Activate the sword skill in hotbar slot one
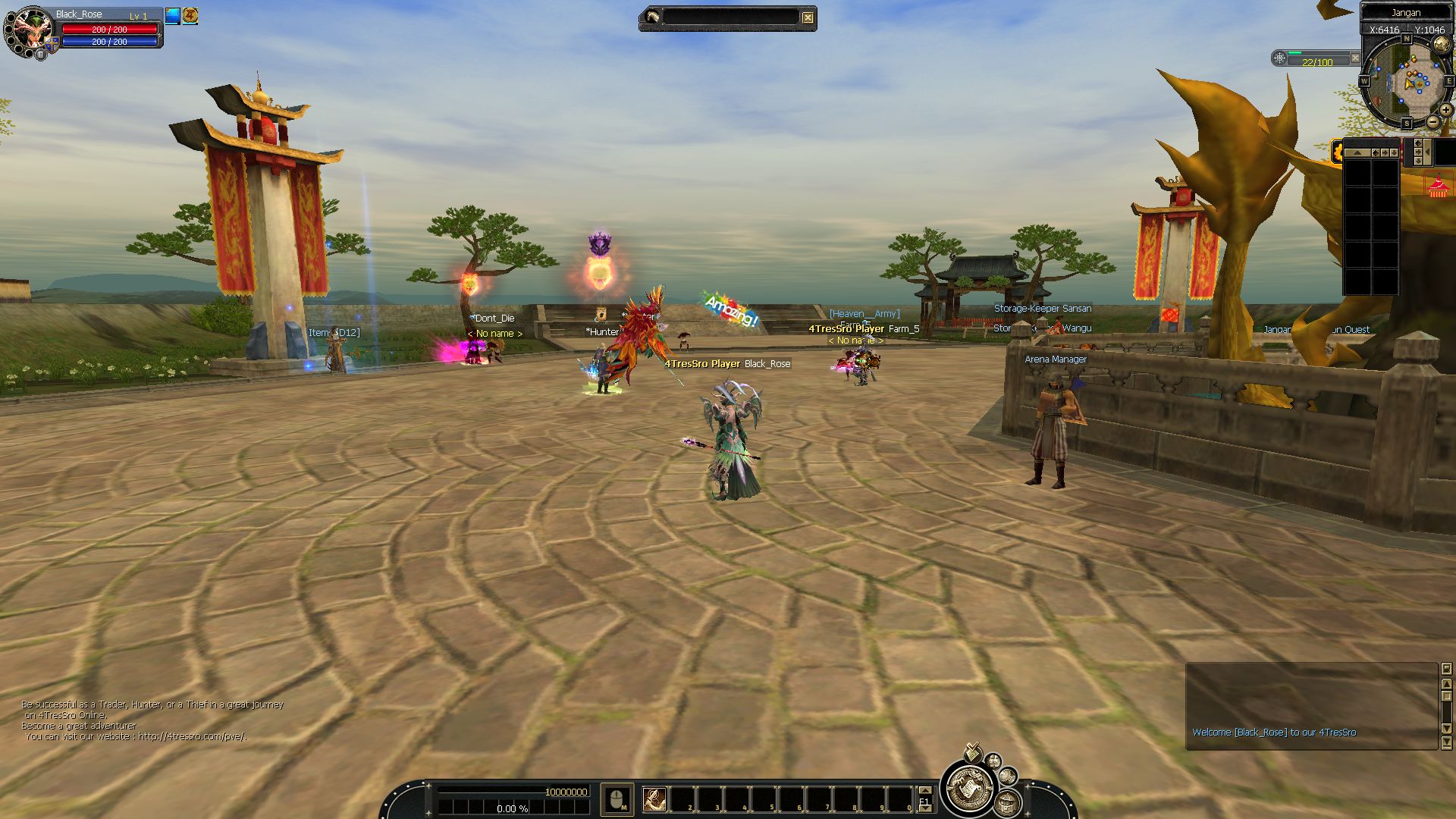 (x=654, y=799)
